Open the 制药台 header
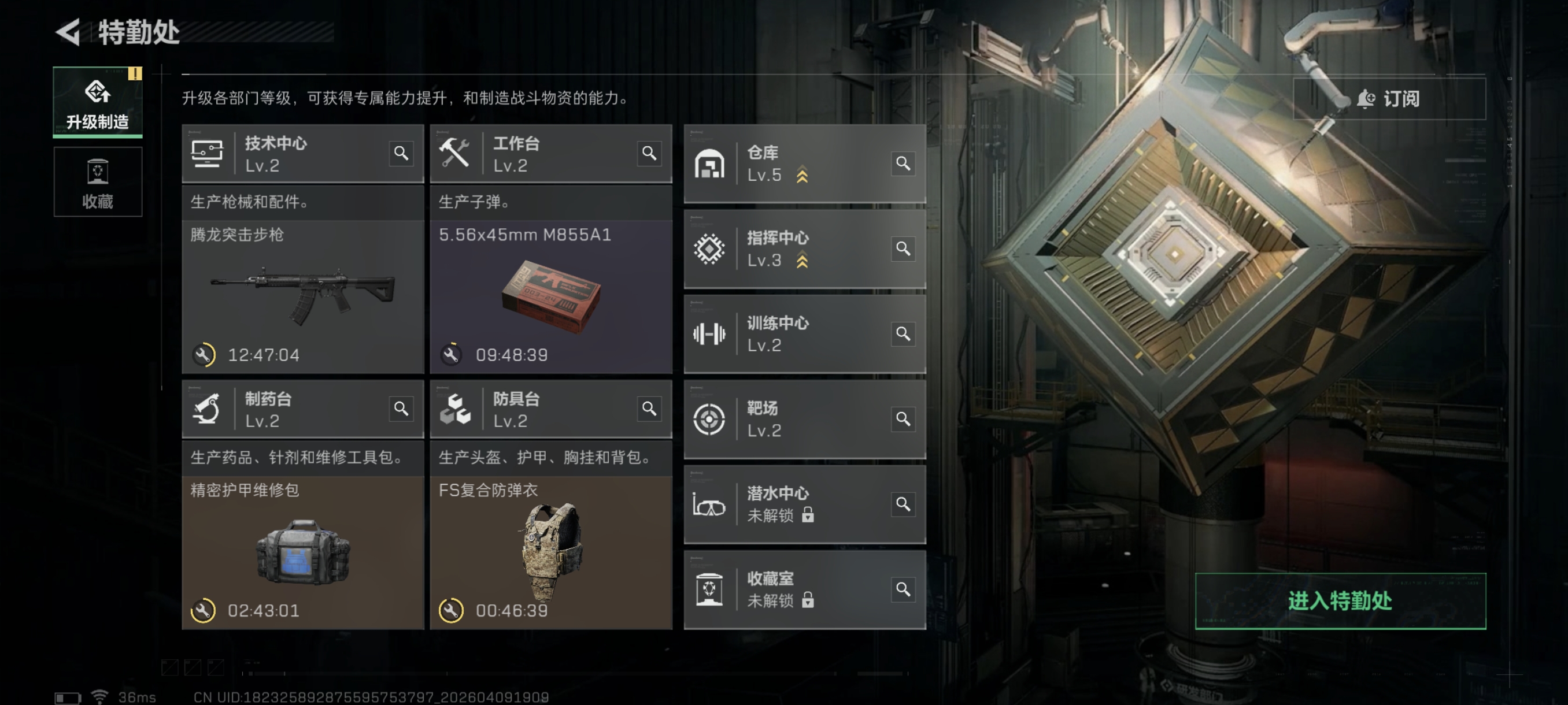This screenshot has width=1568, height=705. click(x=292, y=409)
